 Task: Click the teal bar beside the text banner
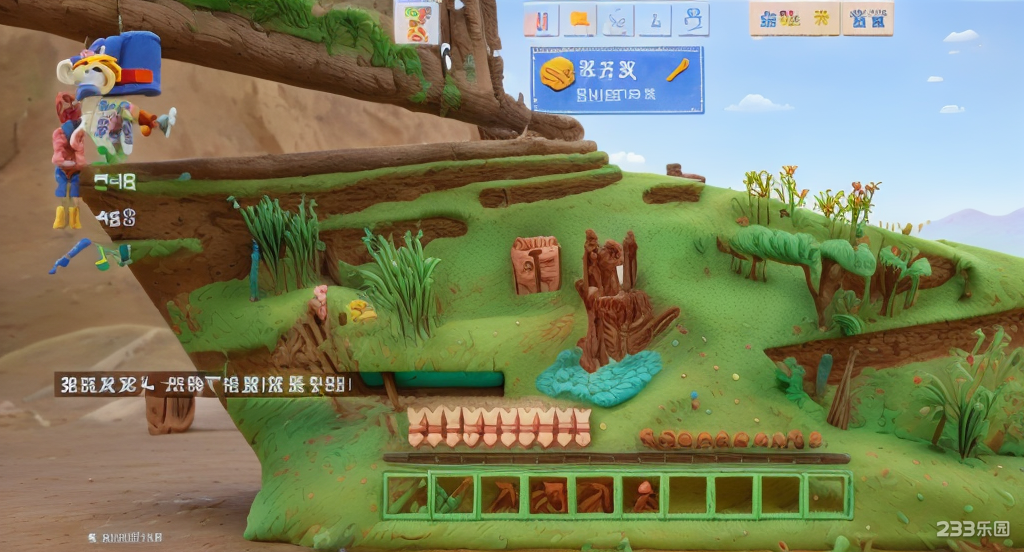pos(432,380)
